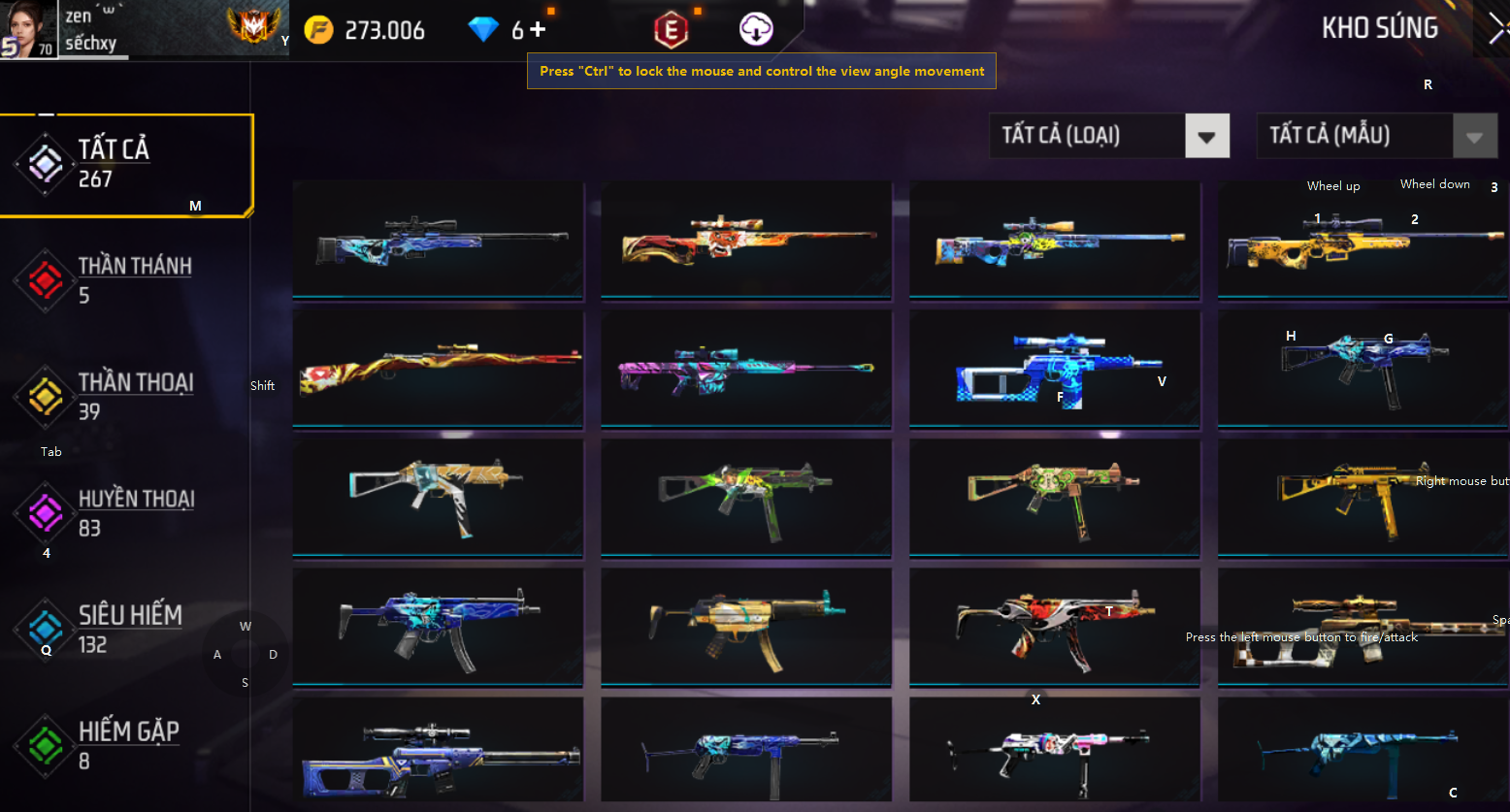1510x812 pixels.
Task: Select the pink and cyan sniper skin
Action: point(745,369)
